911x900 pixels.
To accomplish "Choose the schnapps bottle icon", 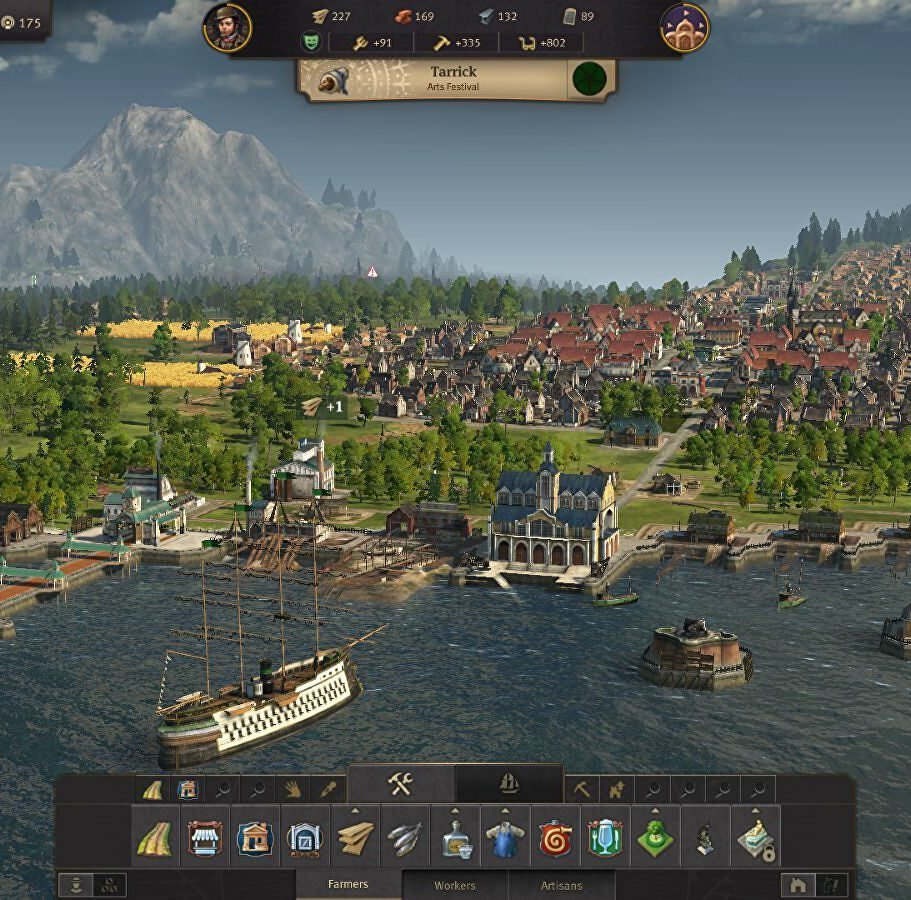I will [455, 838].
